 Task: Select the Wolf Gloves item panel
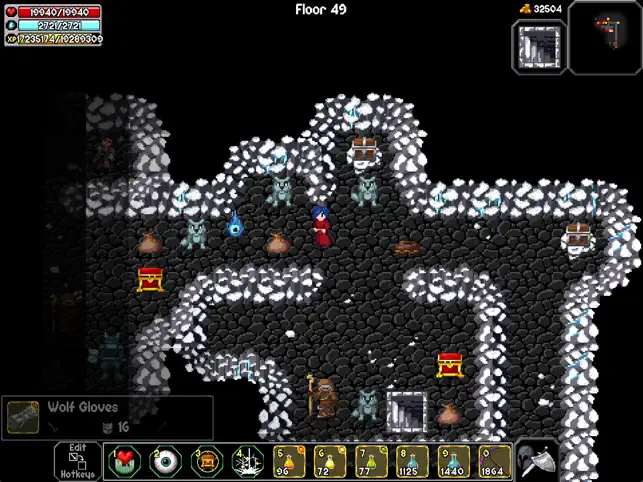[107, 417]
